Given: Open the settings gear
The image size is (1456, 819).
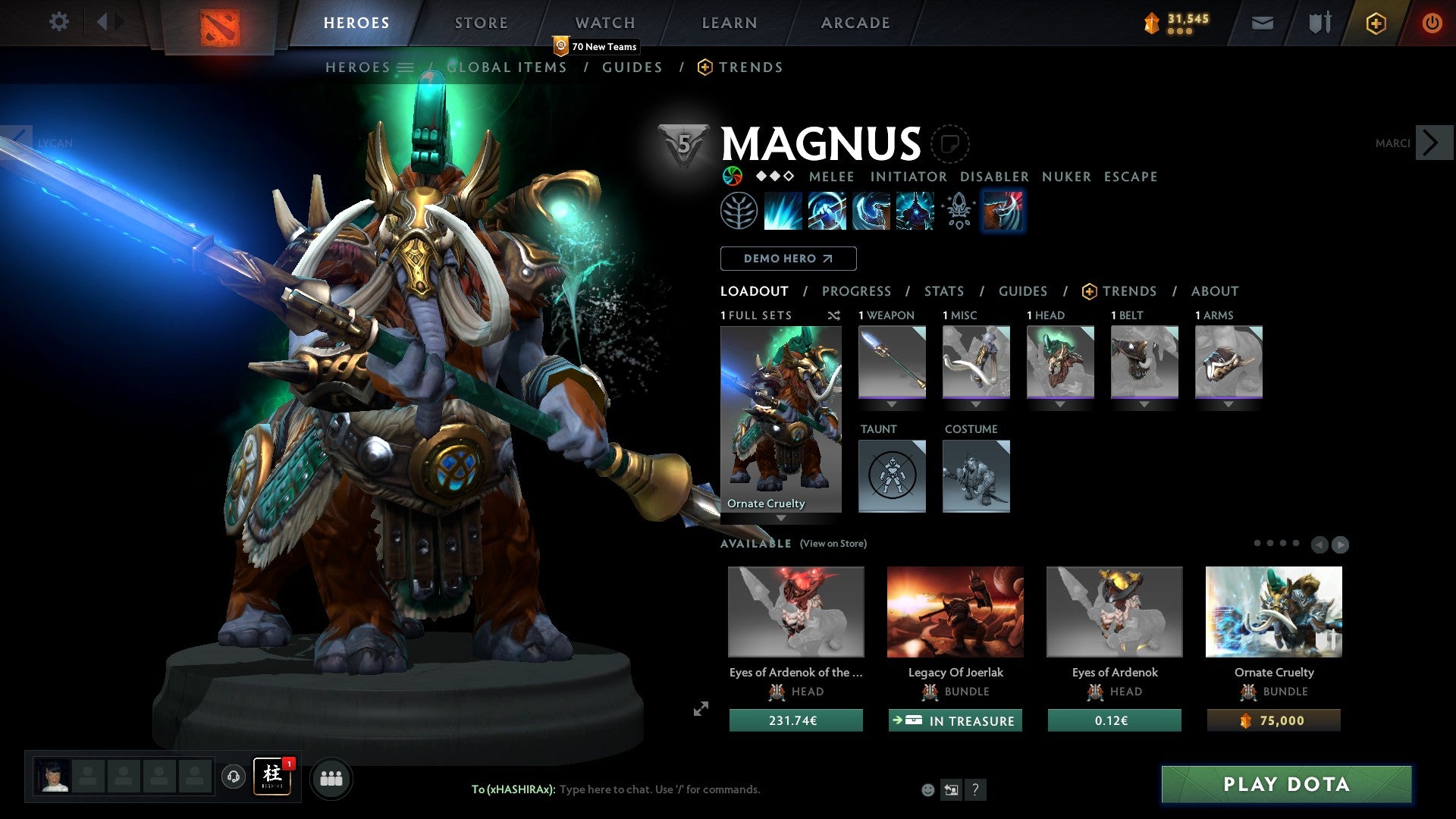Looking at the screenshot, I should pyautogui.click(x=58, y=21).
